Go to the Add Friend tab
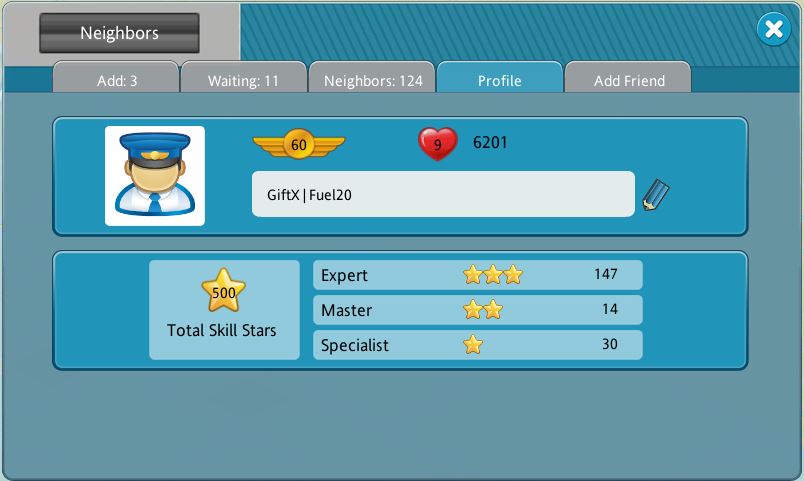The width and height of the screenshot is (804, 481). tap(629, 81)
